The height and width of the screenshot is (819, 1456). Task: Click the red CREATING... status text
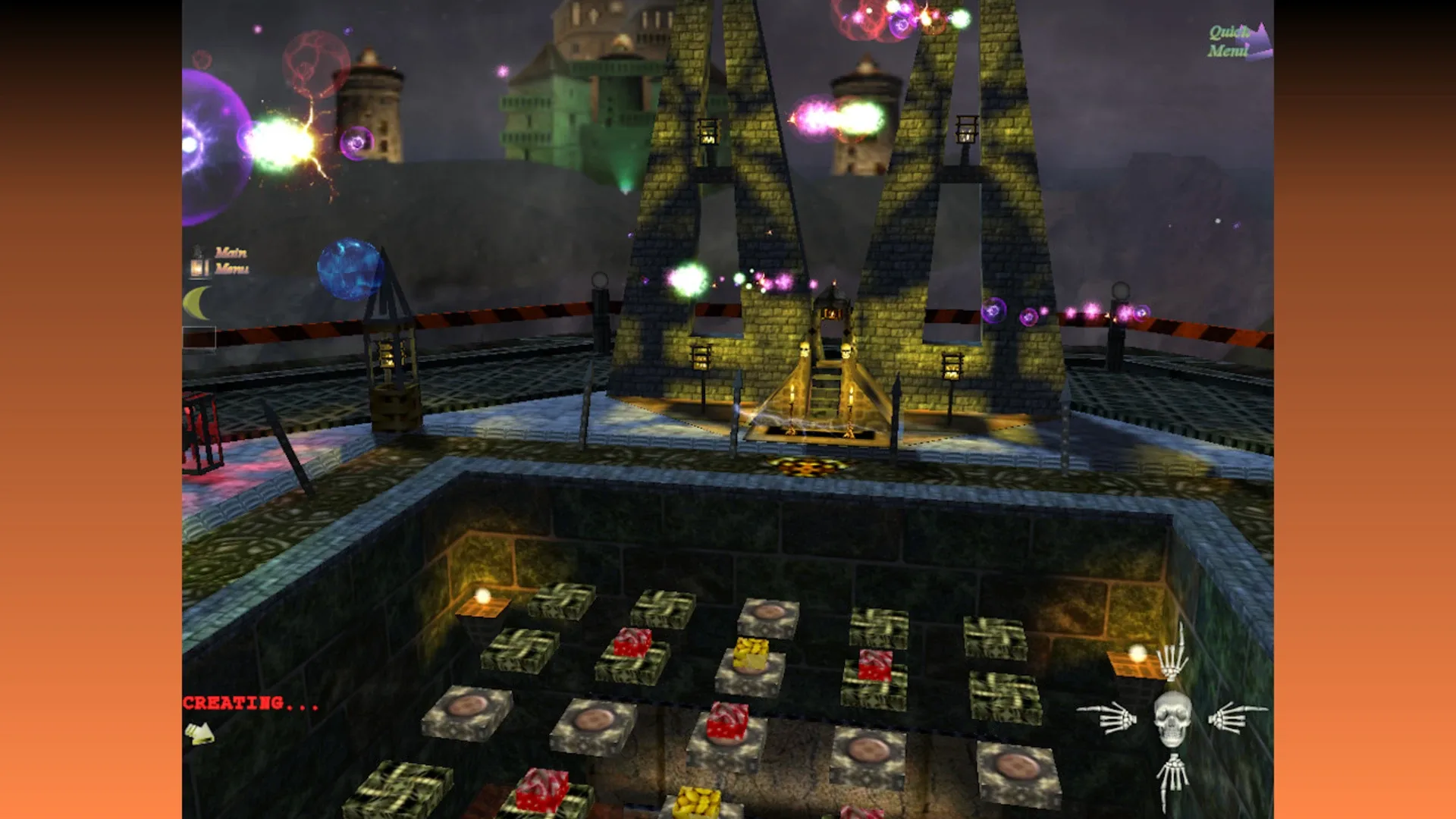click(249, 704)
